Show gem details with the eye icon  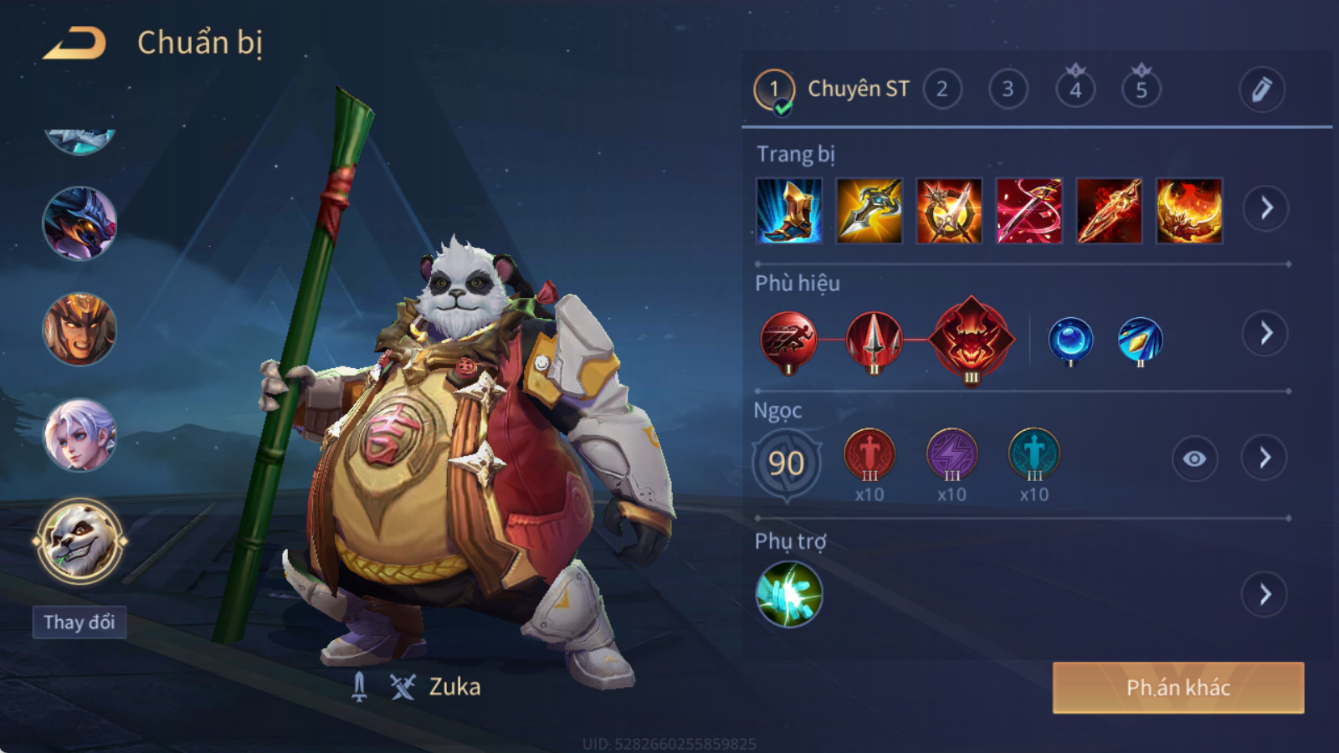(1195, 459)
